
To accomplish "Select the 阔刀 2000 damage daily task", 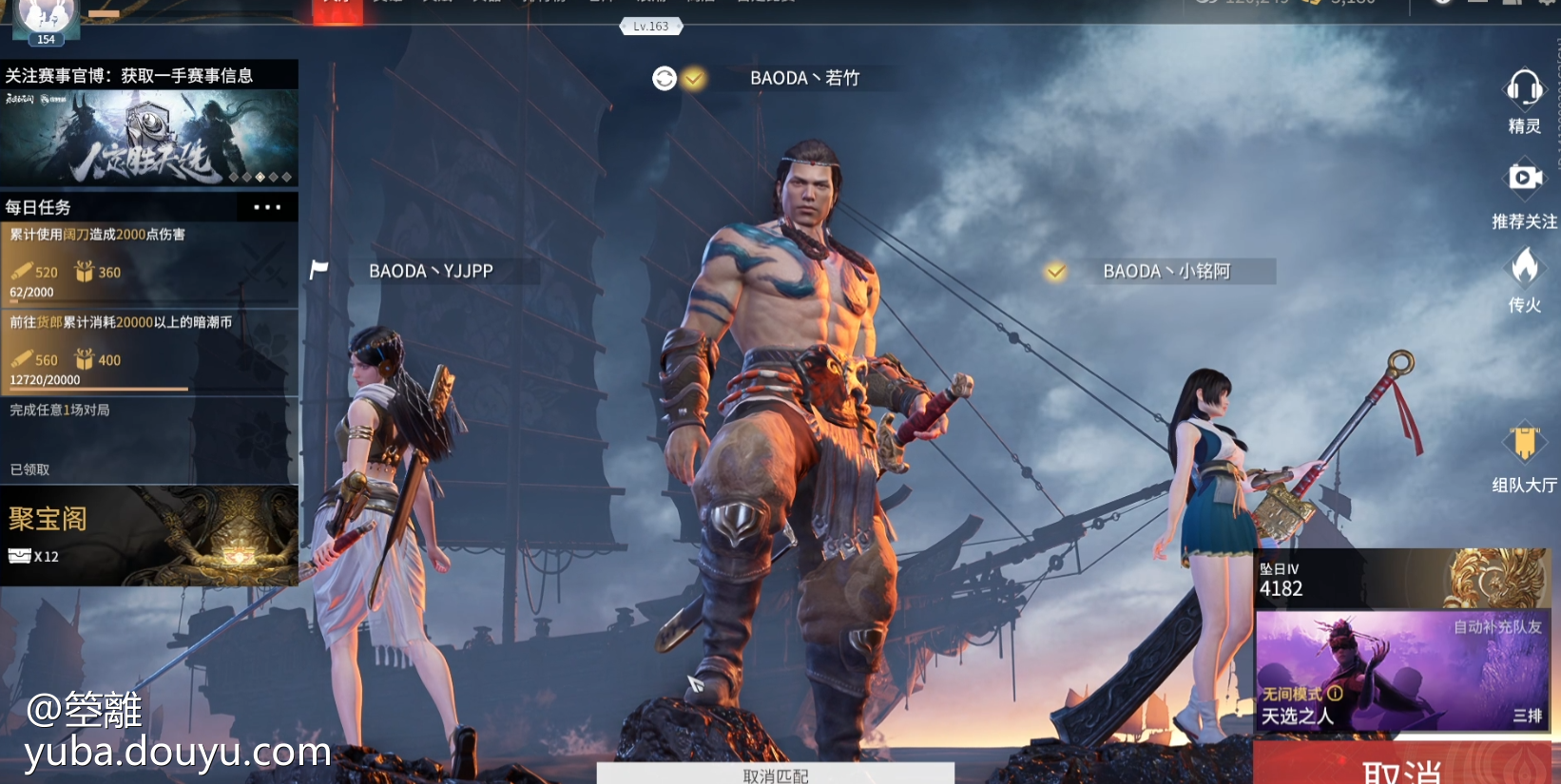I will tap(149, 263).
